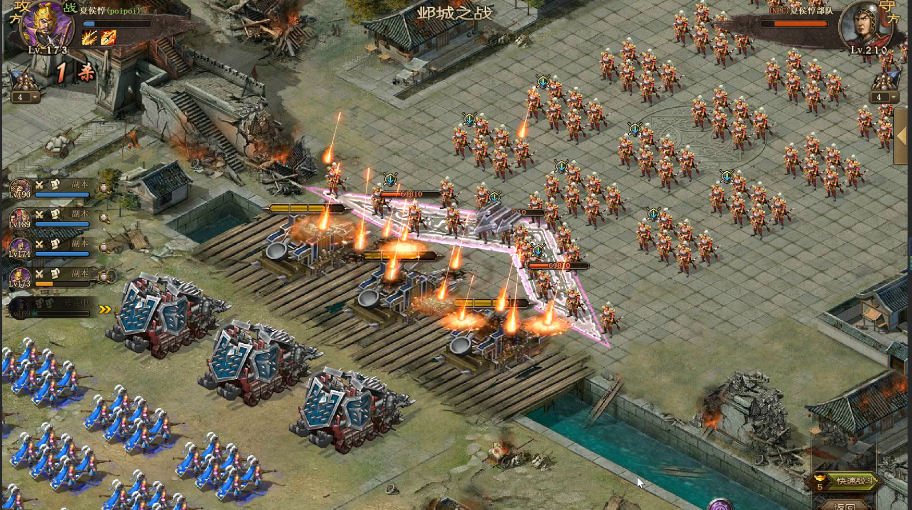
Task: Select the Lv.190 general in the queue list
Action: click(21, 188)
